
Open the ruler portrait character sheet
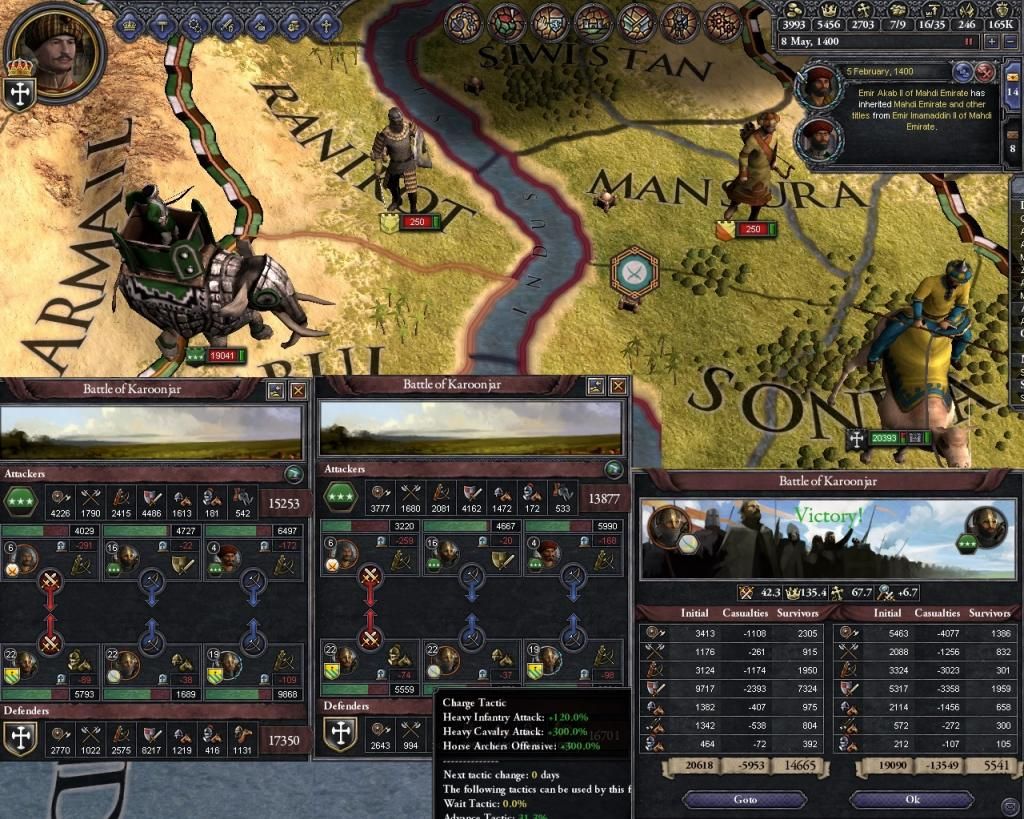pyautogui.click(x=57, y=50)
